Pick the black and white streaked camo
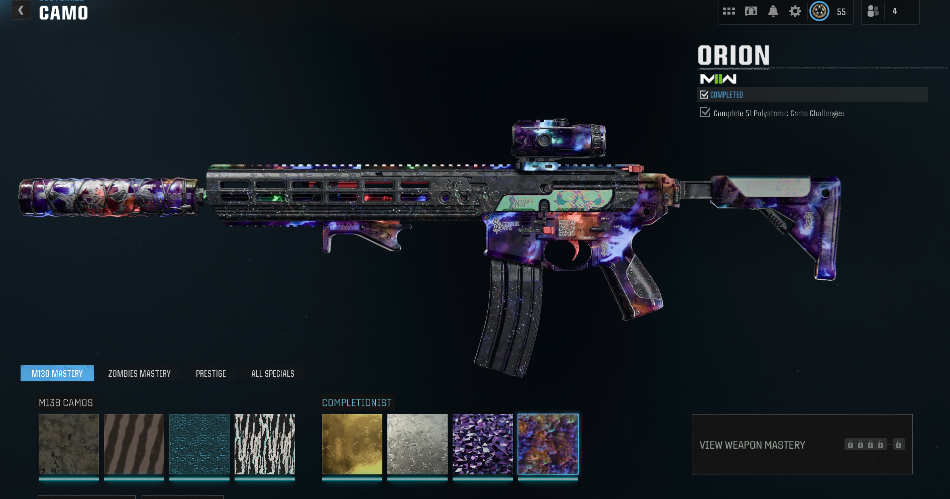The width and height of the screenshot is (950, 499). click(x=264, y=444)
